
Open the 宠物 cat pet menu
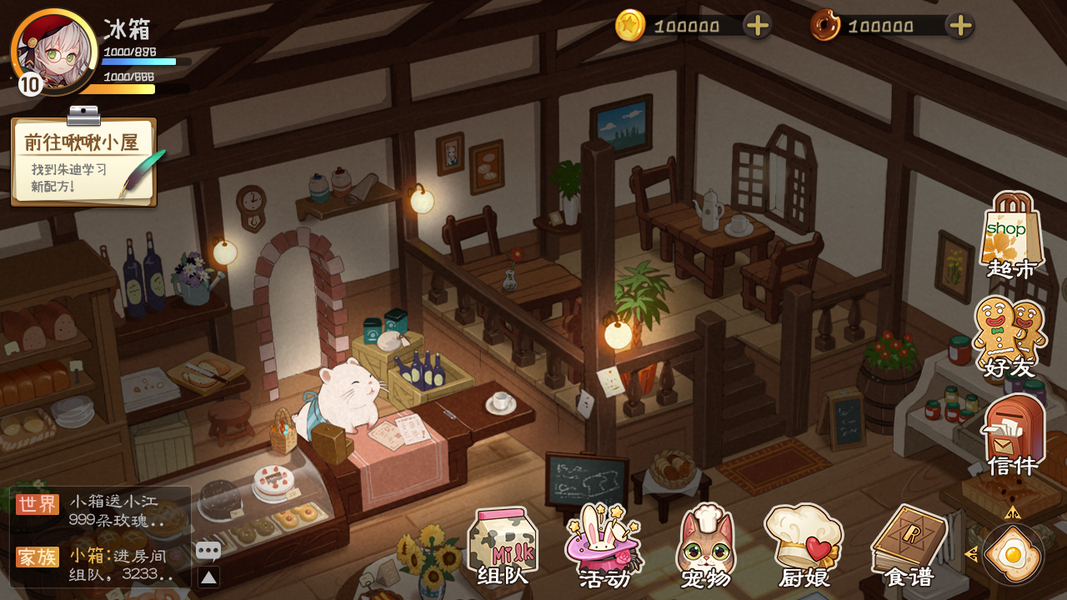coord(706,546)
